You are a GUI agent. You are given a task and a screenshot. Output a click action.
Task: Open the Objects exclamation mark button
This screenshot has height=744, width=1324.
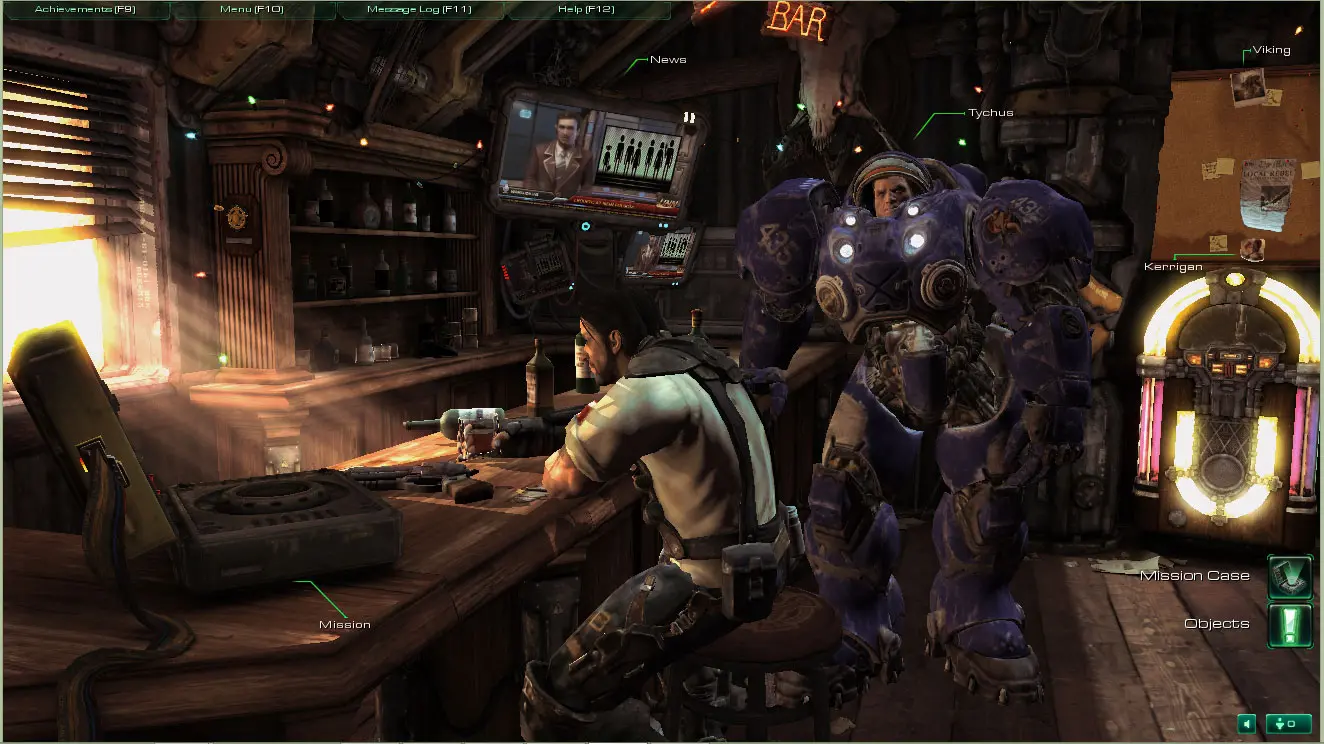[1289, 625]
